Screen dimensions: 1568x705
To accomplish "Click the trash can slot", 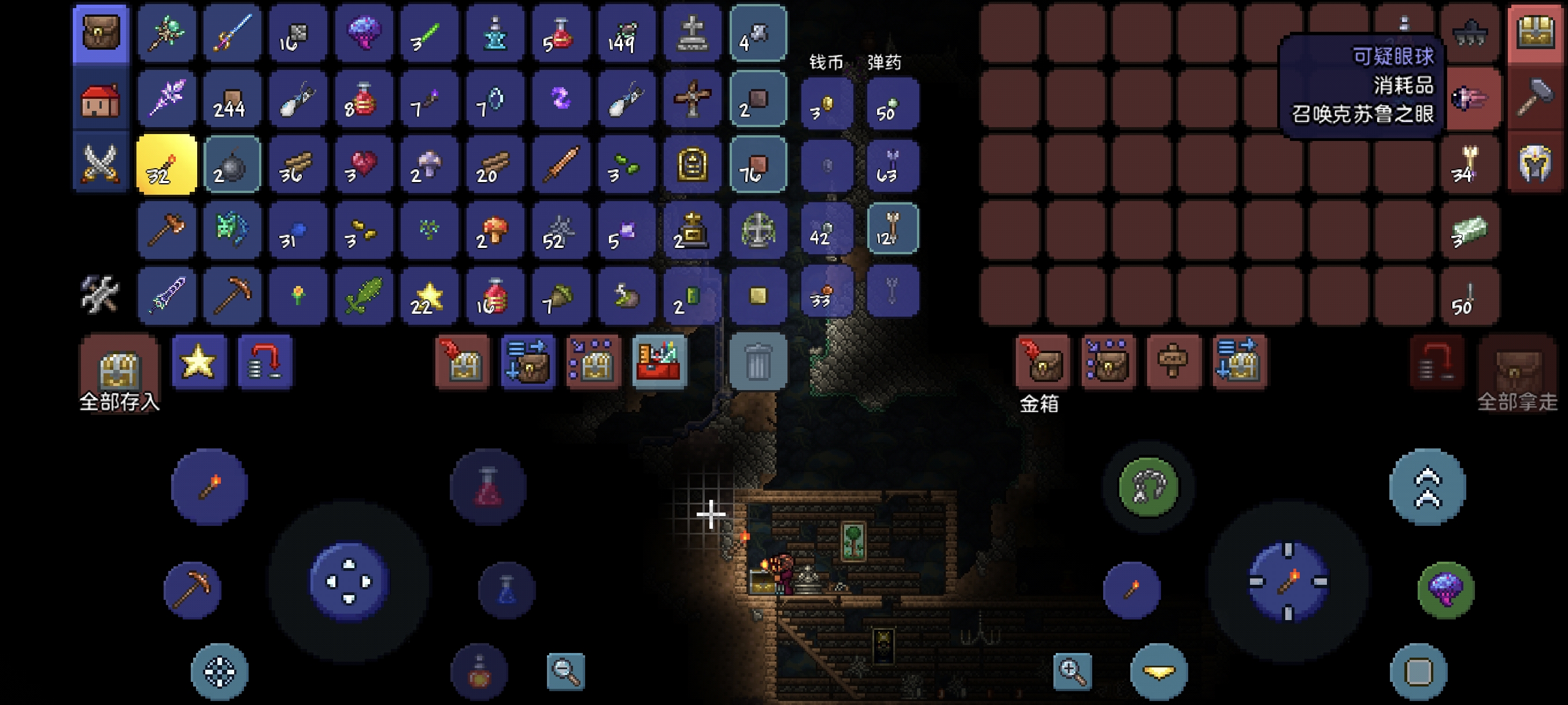I will point(758,362).
